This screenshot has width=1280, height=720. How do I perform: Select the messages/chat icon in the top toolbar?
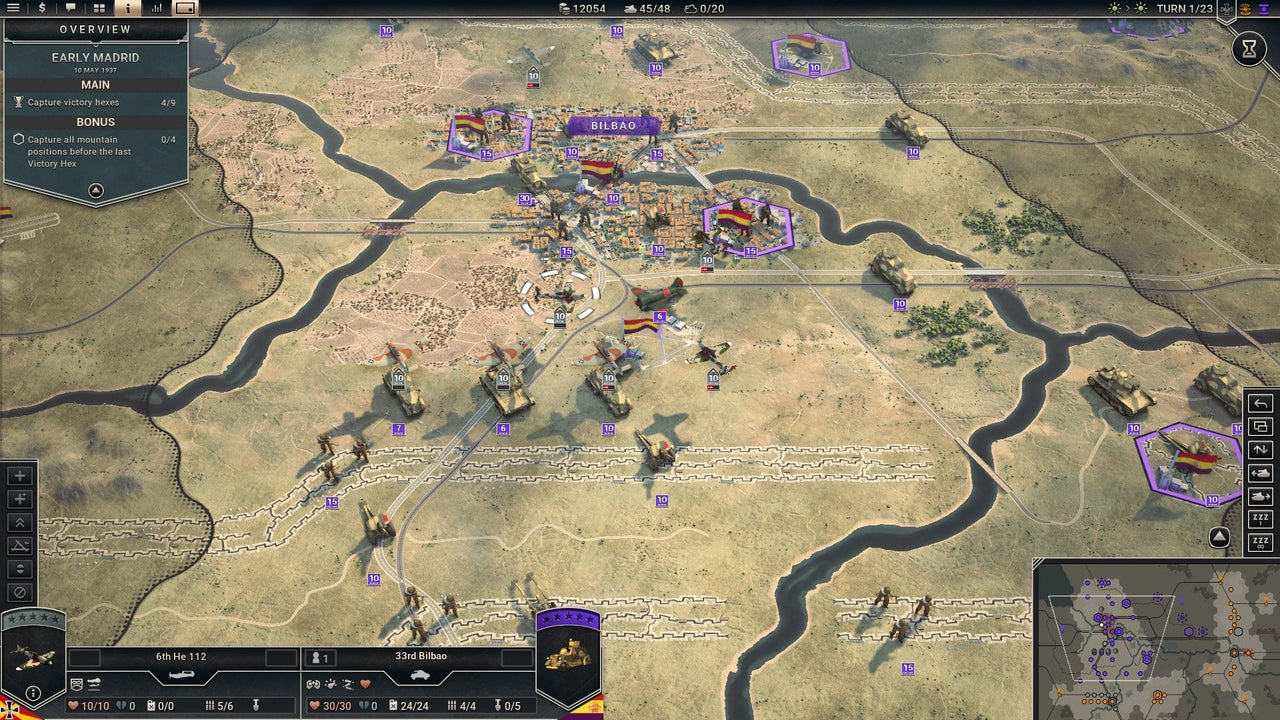71,8
